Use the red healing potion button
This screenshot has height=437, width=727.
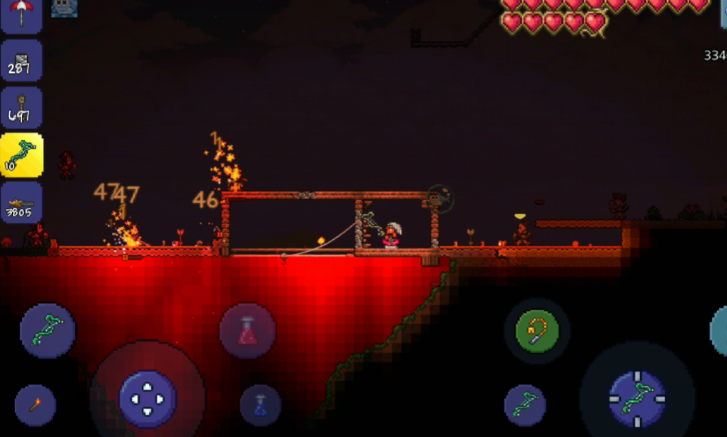click(x=247, y=331)
